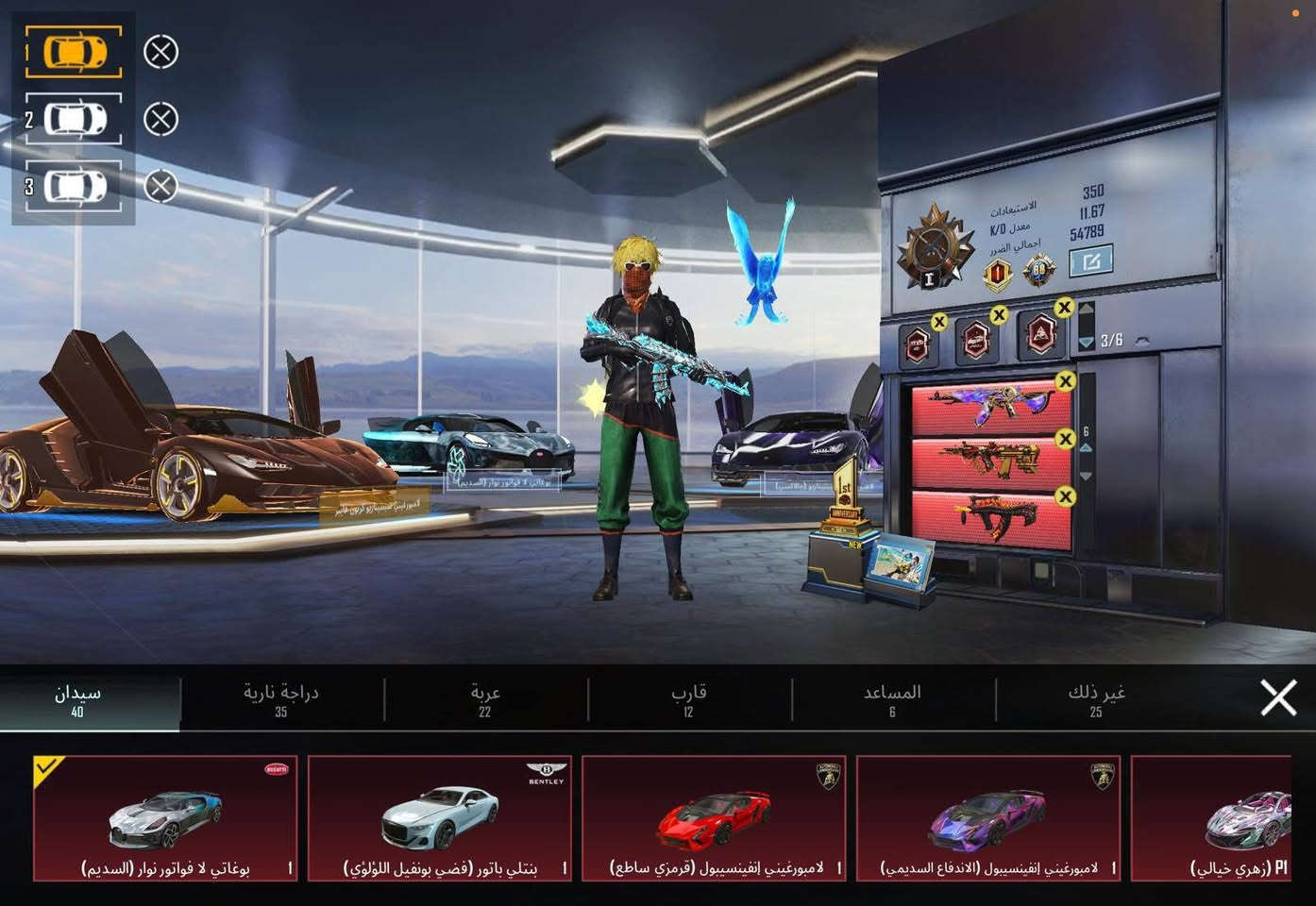
Task: Remove the golden rifle from the showcase
Action: click(x=1066, y=439)
